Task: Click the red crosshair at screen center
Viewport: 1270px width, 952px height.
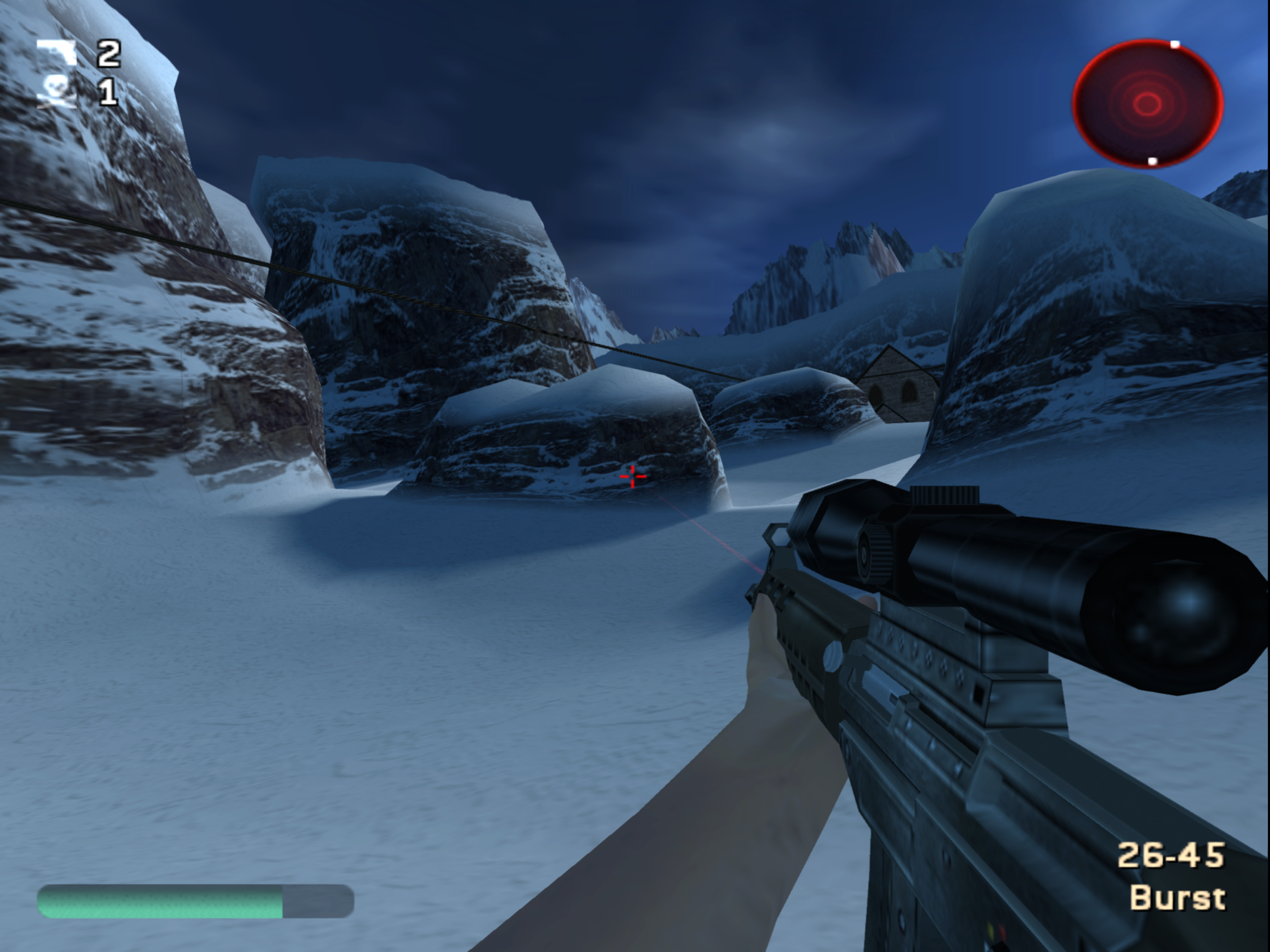Action: [633, 477]
